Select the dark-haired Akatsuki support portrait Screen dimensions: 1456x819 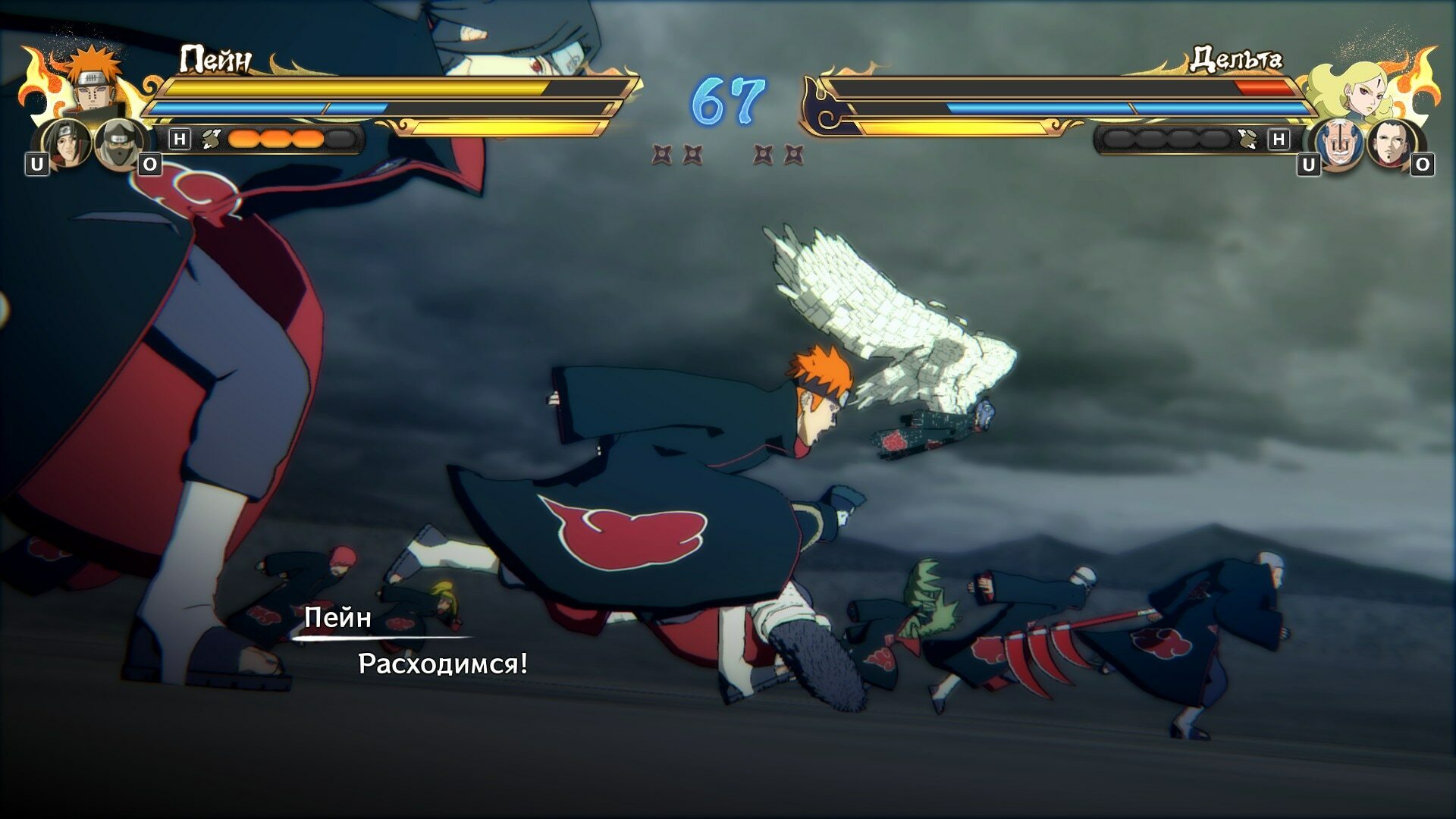67,144
